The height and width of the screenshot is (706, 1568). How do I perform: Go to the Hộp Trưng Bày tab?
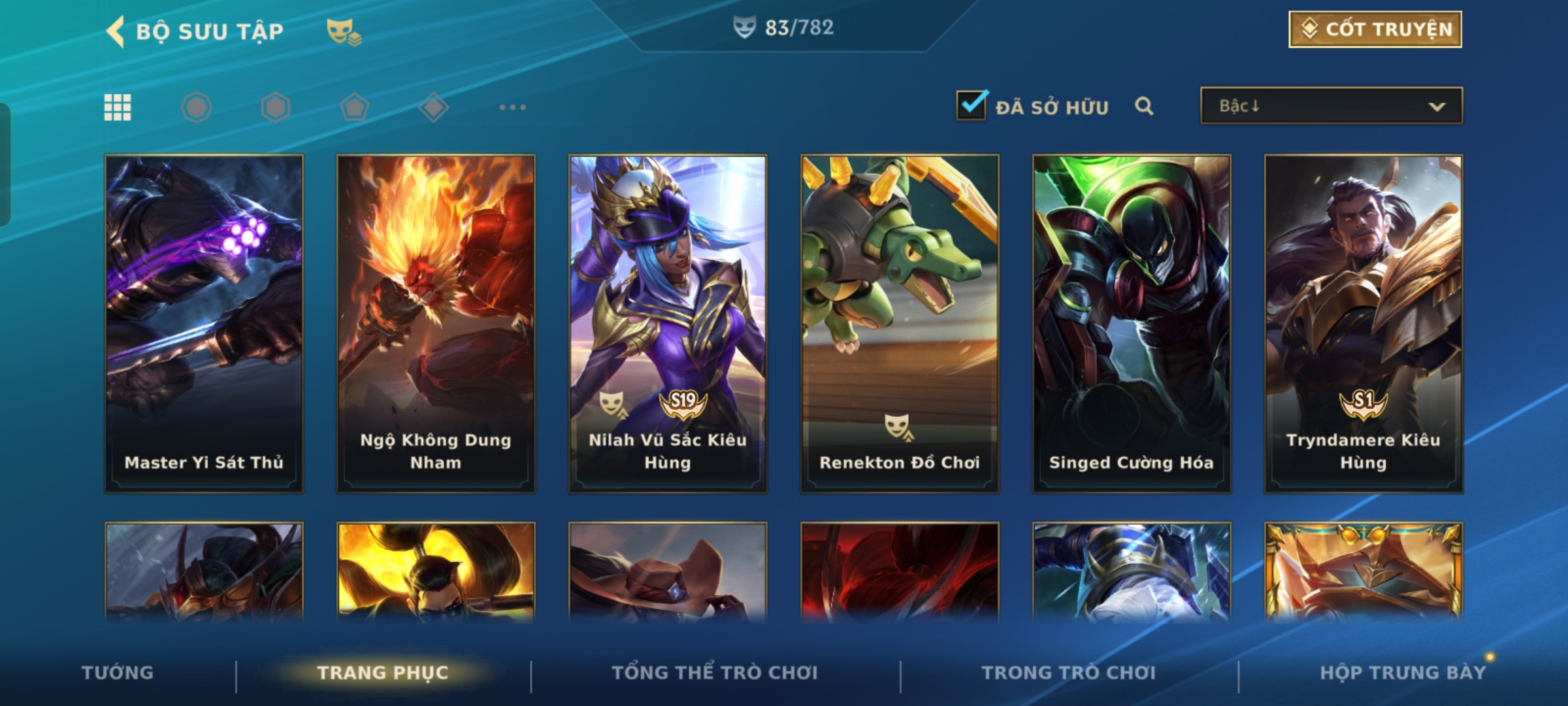(1403, 673)
